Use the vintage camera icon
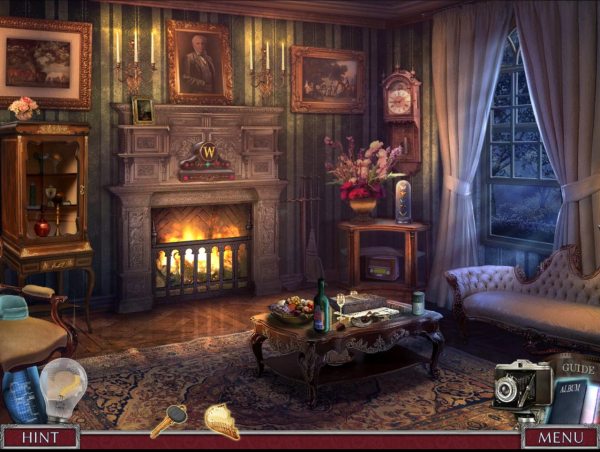Image resolution: width=600 pixels, height=452 pixels. tap(520, 385)
